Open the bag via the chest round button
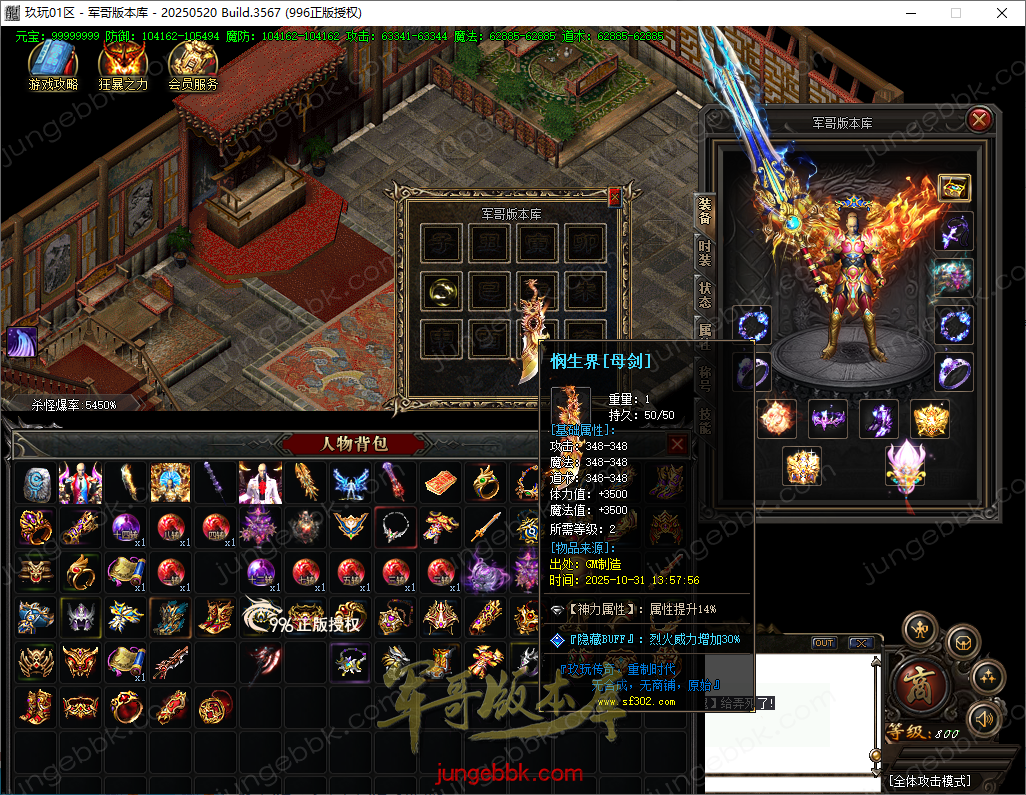The width and height of the screenshot is (1026, 795). coord(962,641)
